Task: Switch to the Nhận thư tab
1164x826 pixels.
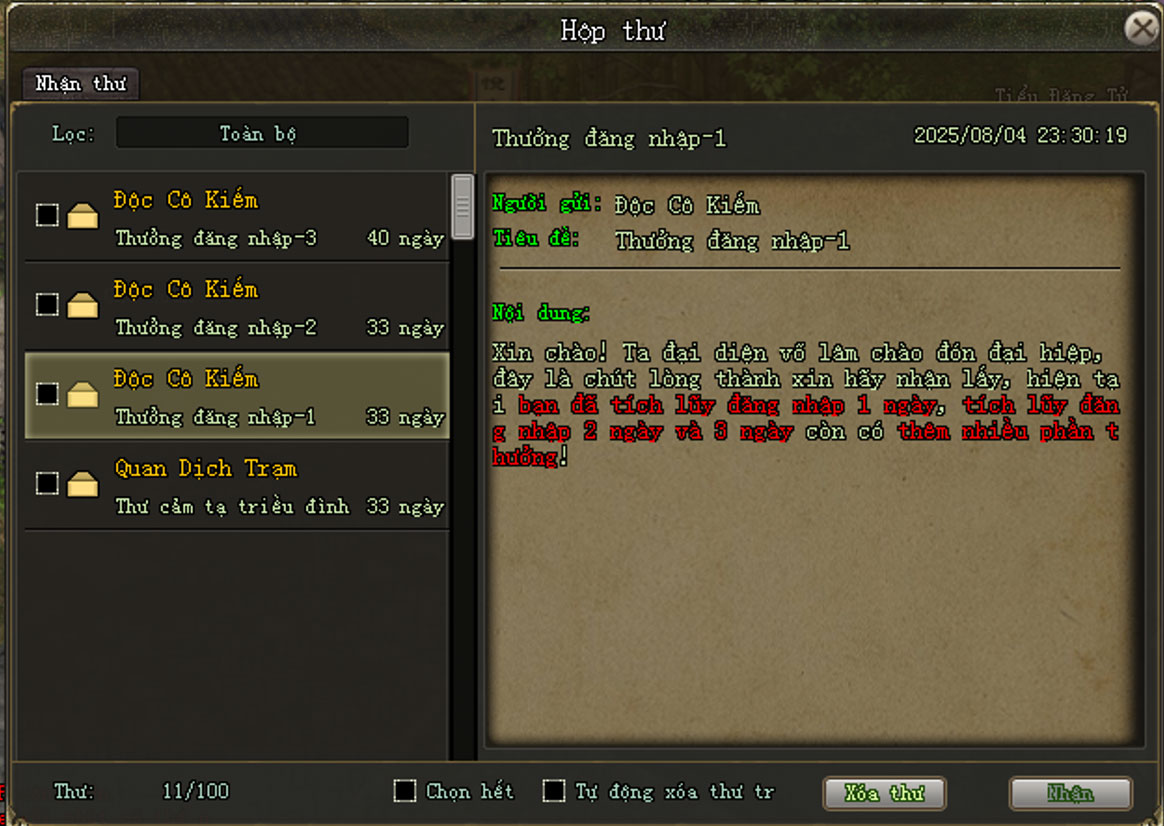Action: [80, 84]
